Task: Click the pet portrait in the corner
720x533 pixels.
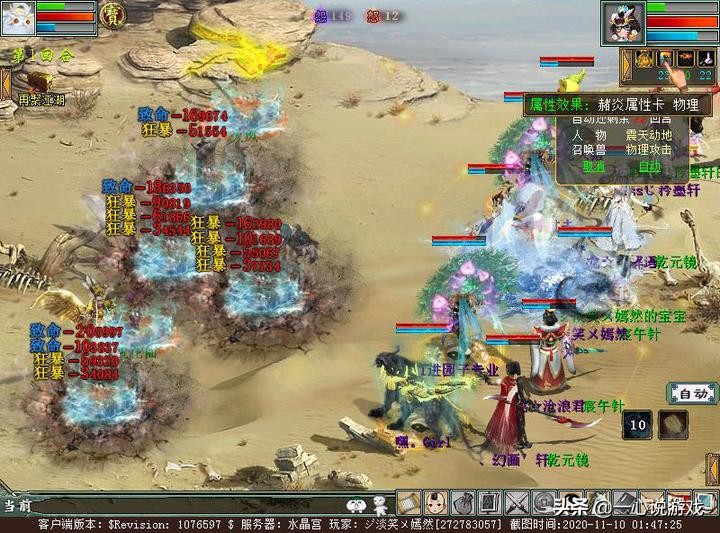Action: (19, 16)
